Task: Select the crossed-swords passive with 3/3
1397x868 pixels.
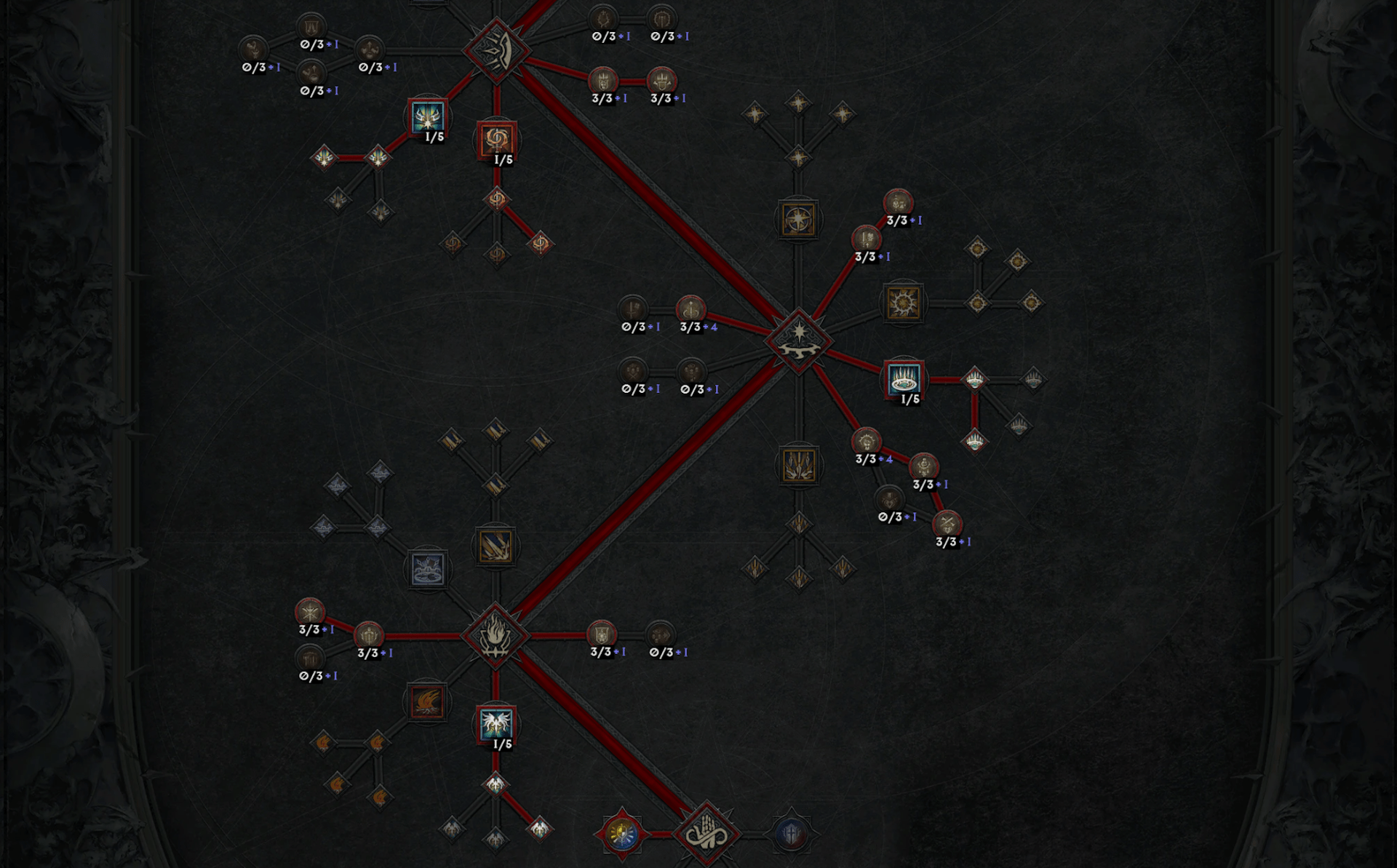Action: coord(947,523)
